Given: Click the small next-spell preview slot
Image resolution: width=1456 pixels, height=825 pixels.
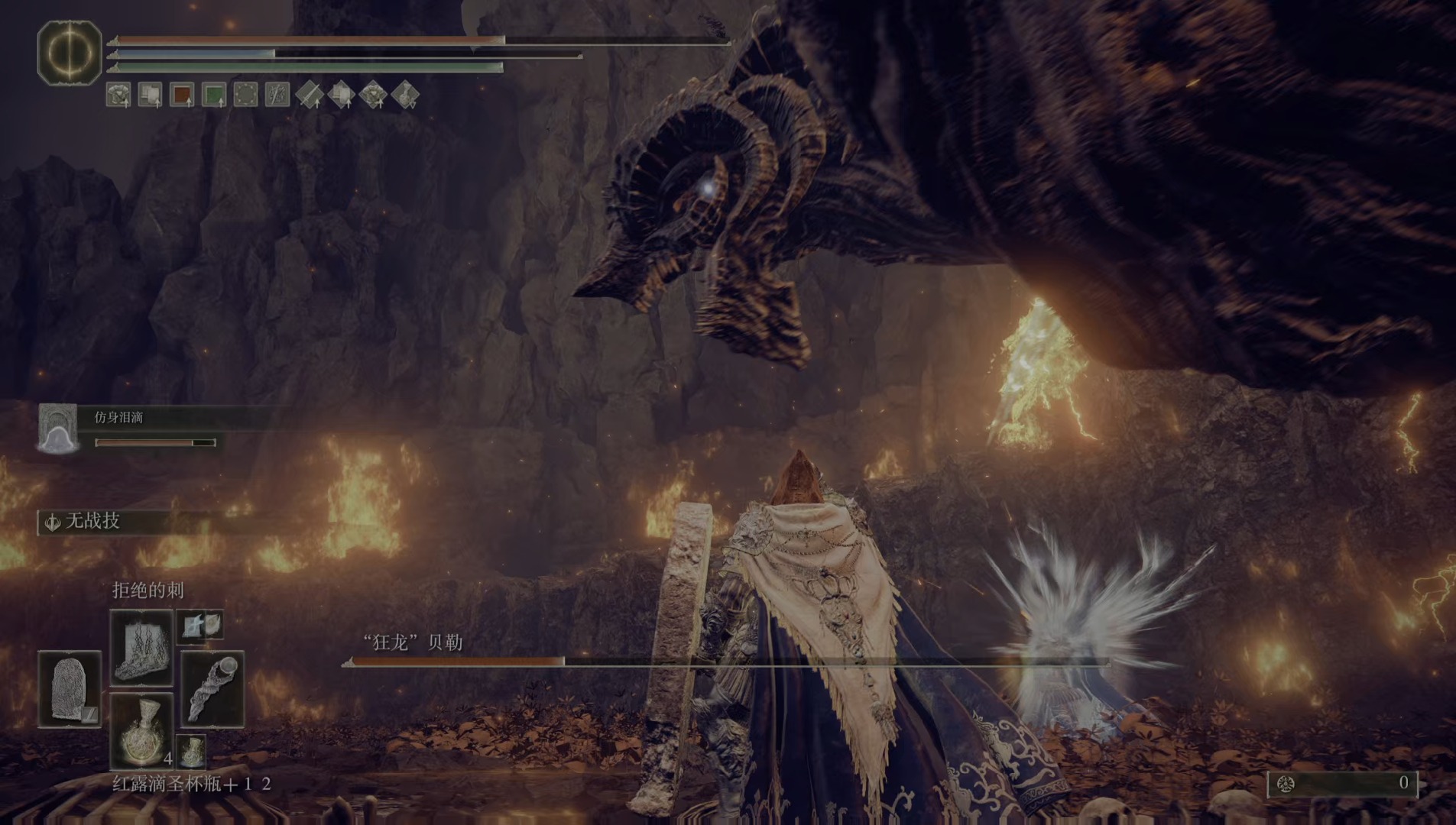Looking at the screenshot, I should [x=200, y=625].
